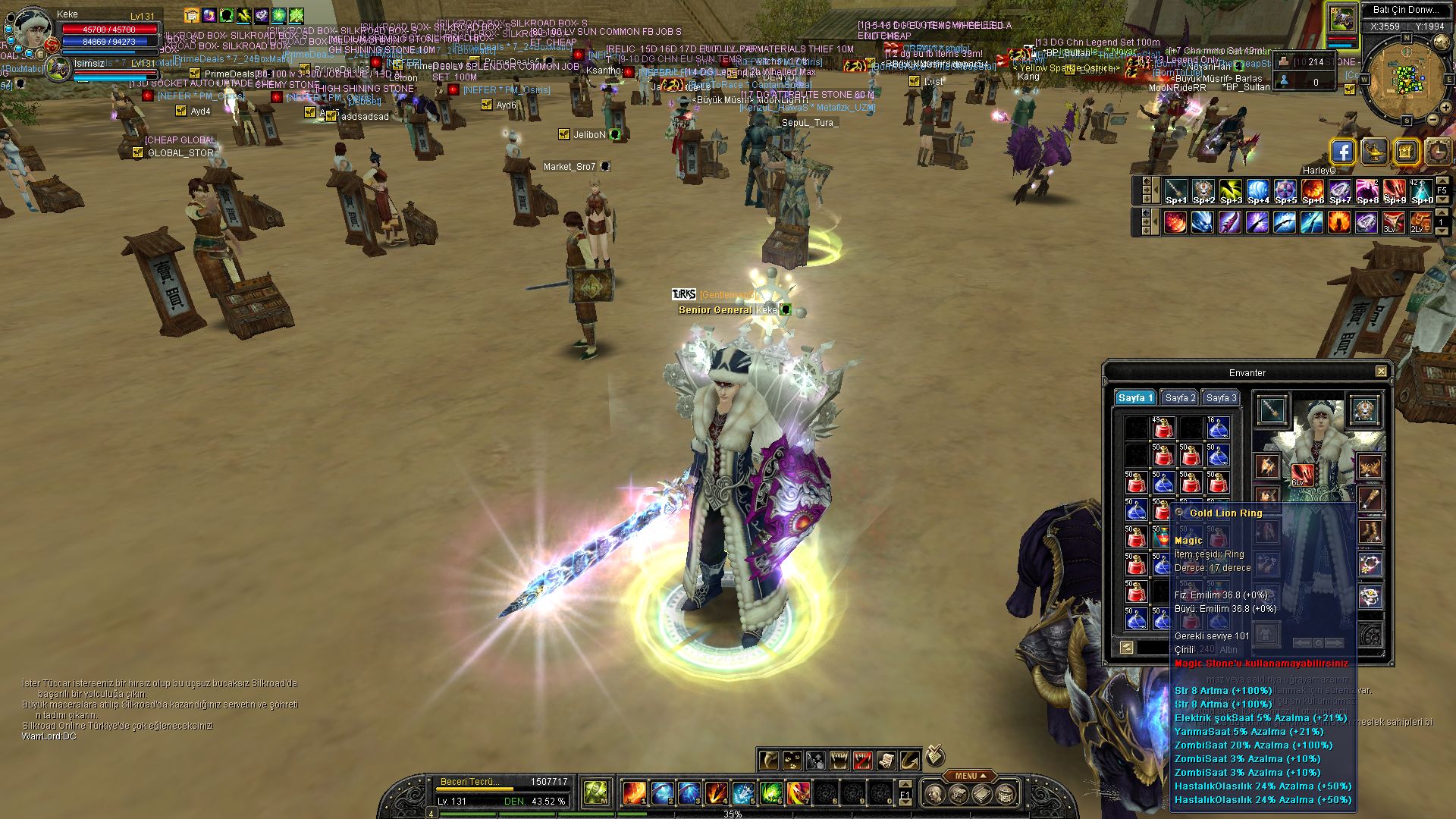Activate the fire sword skill in slot 1
Viewport: 1456px width, 819px height.
634,793
